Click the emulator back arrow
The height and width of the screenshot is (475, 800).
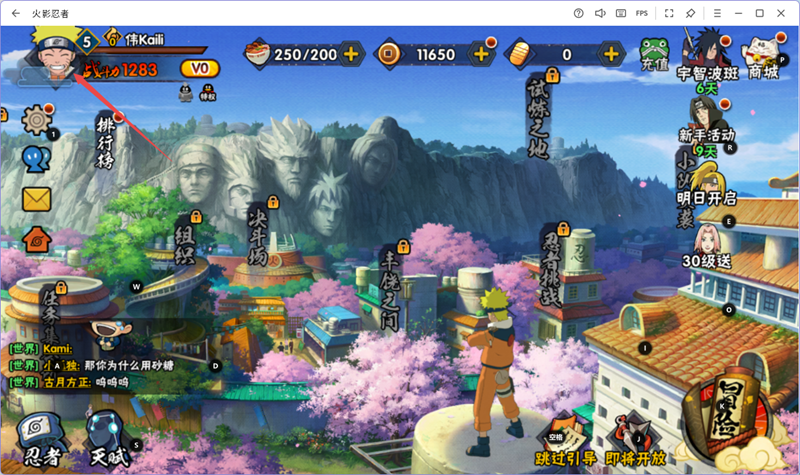coord(16,13)
